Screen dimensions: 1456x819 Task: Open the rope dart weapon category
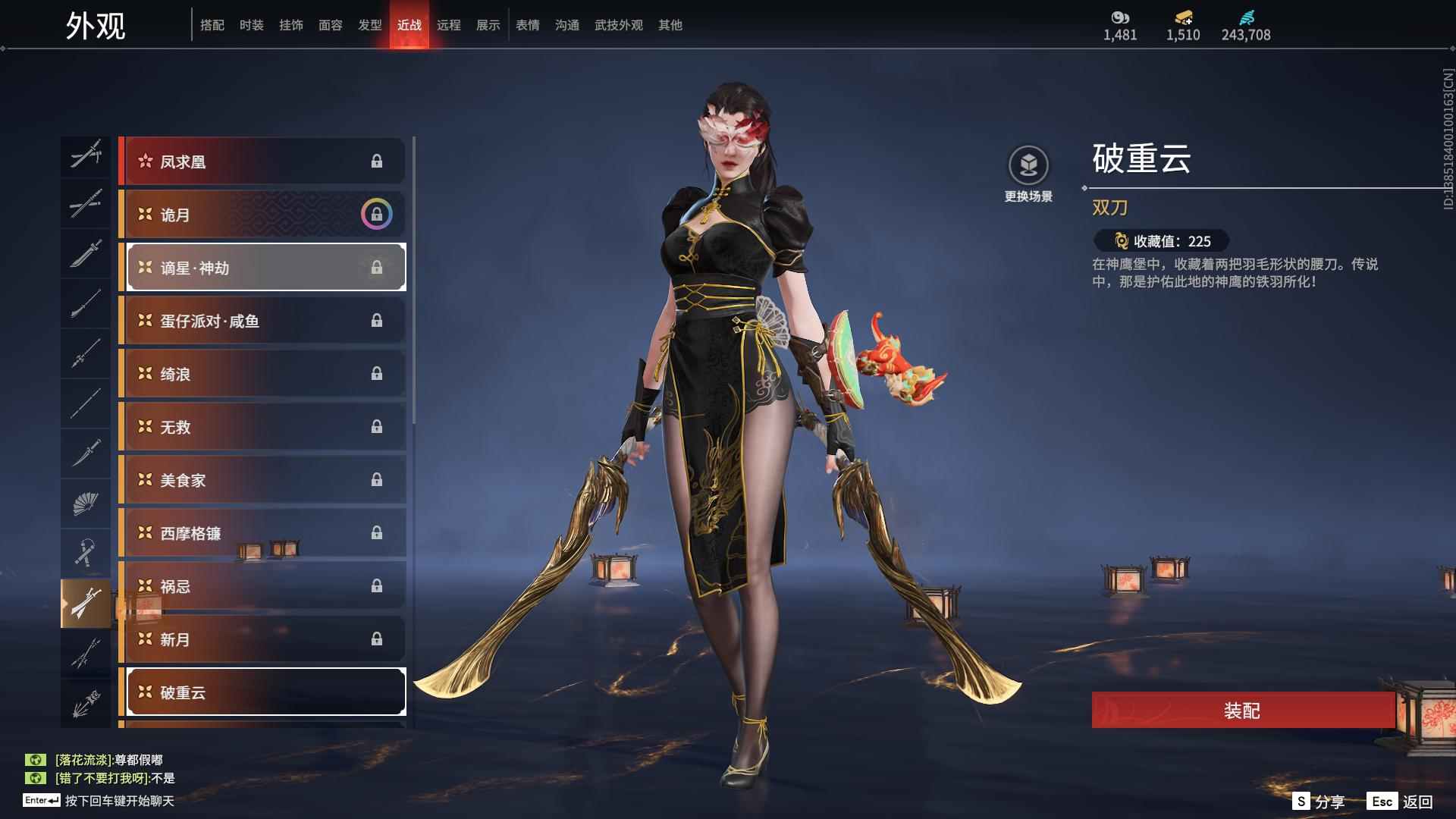pyautogui.click(x=86, y=551)
